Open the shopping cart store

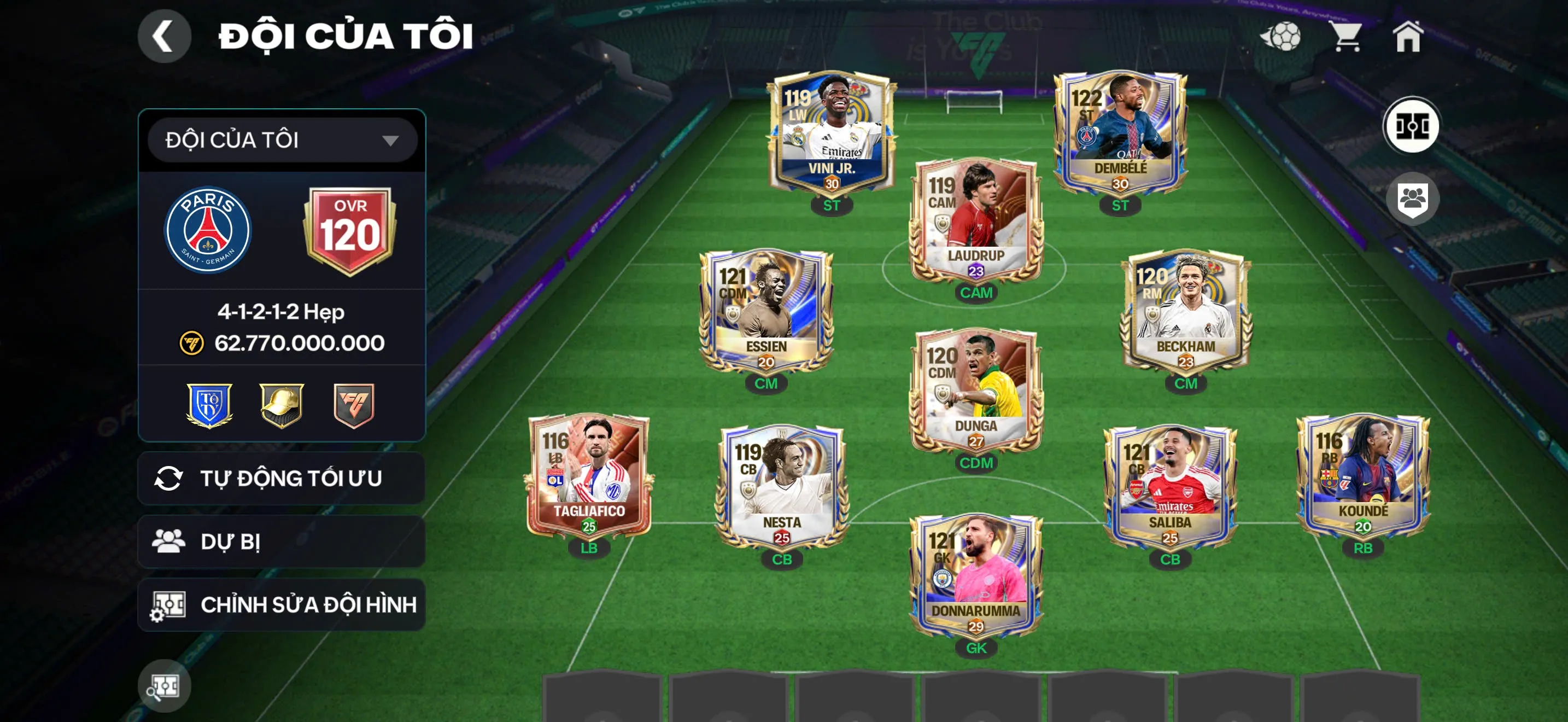pos(1347,37)
